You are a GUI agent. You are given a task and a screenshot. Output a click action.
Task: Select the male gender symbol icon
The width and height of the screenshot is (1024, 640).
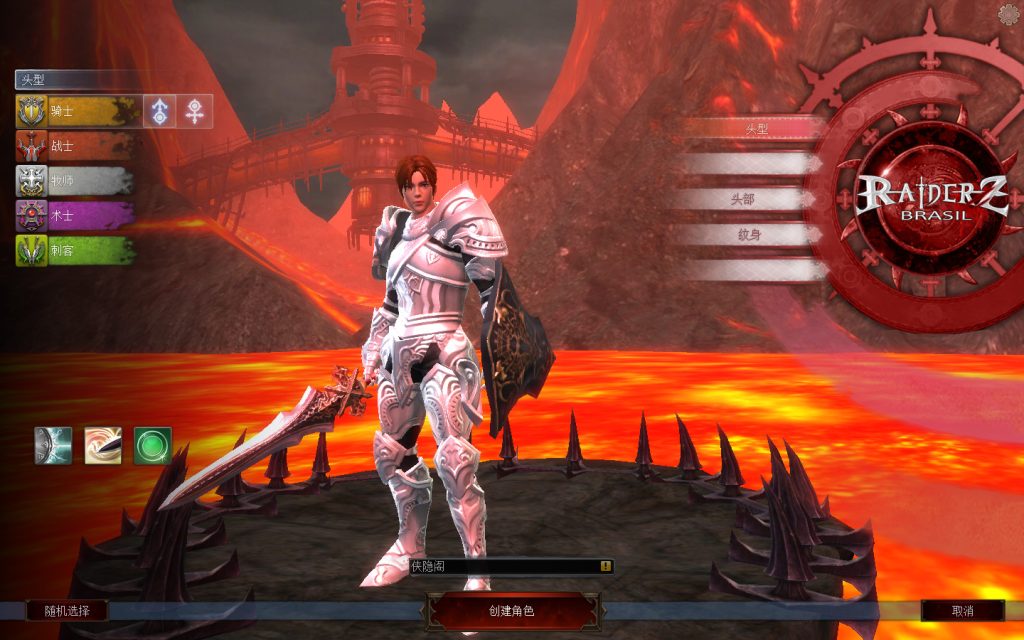[159, 111]
